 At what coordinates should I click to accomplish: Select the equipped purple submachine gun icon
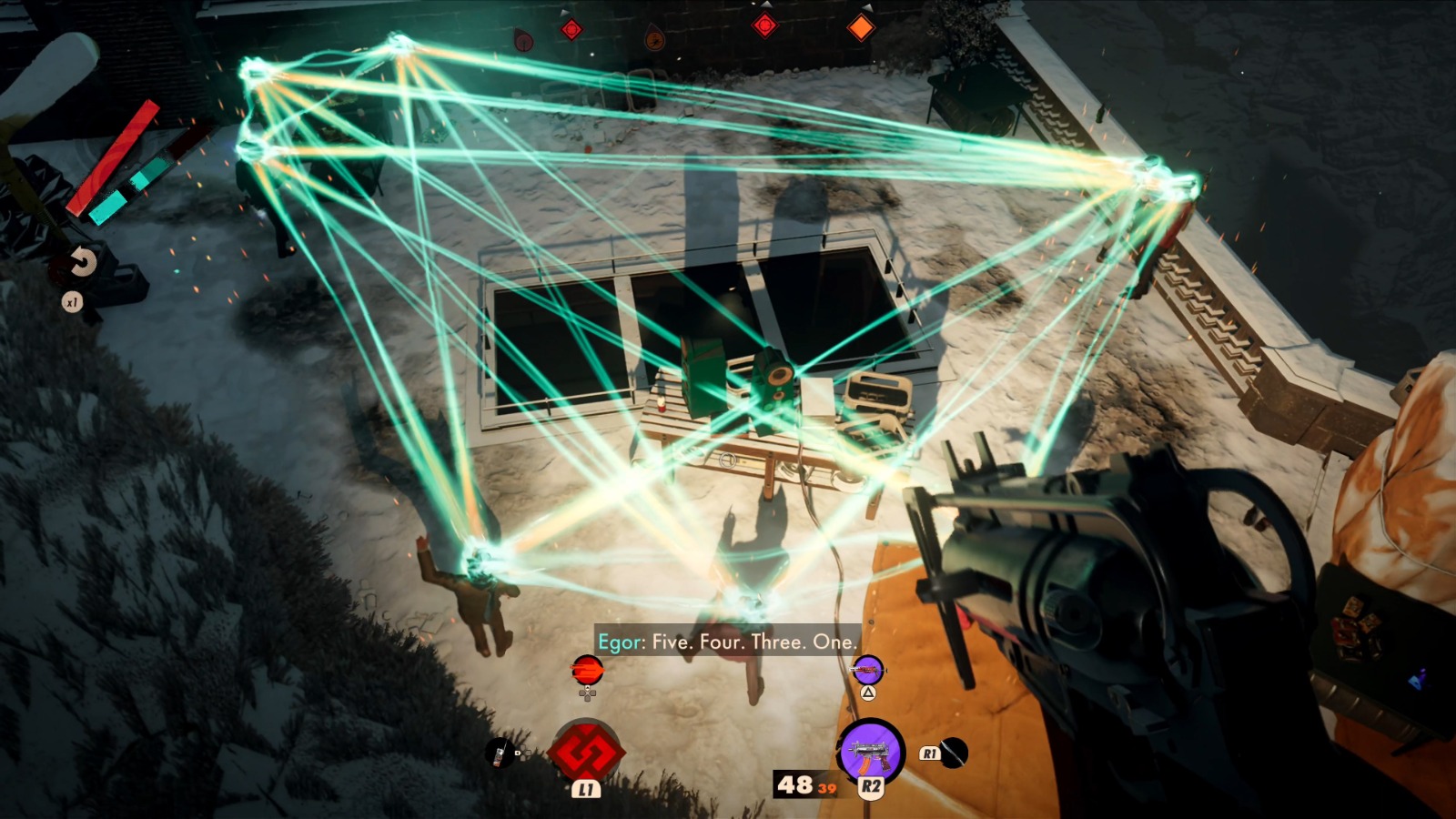(871, 751)
